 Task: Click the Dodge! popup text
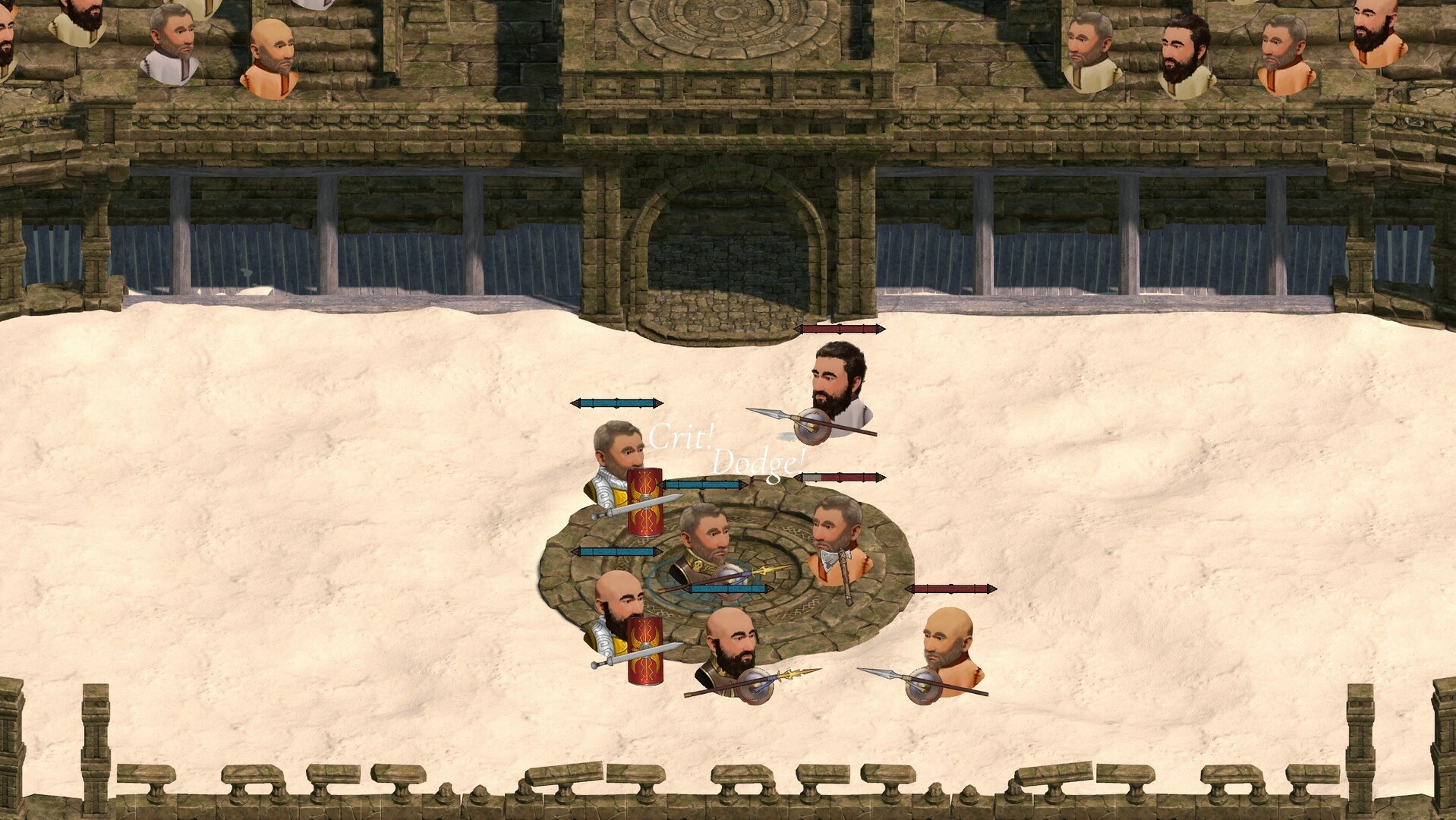point(756,460)
